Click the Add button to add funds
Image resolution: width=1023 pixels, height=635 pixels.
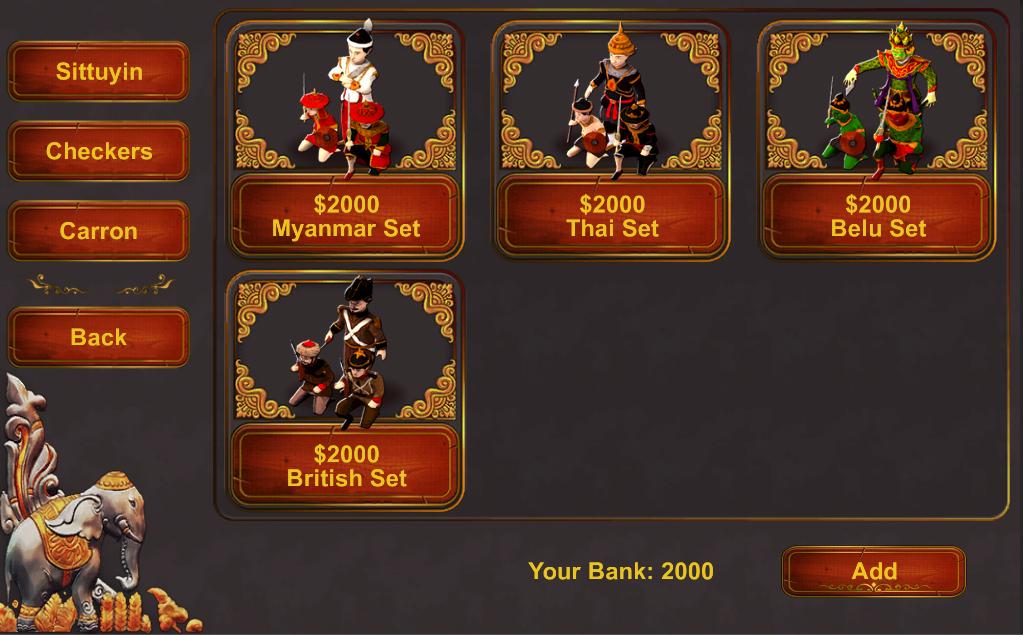point(873,571)
